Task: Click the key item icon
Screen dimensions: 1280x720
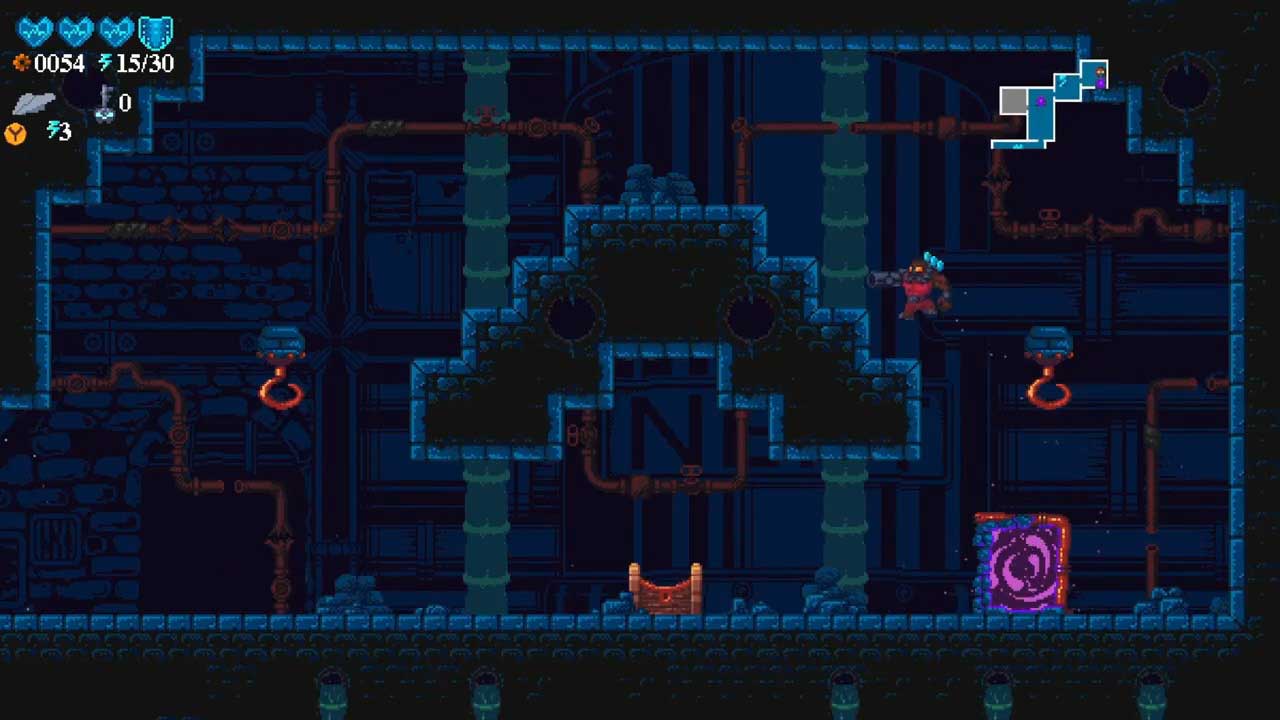Action: pos(104,104)
